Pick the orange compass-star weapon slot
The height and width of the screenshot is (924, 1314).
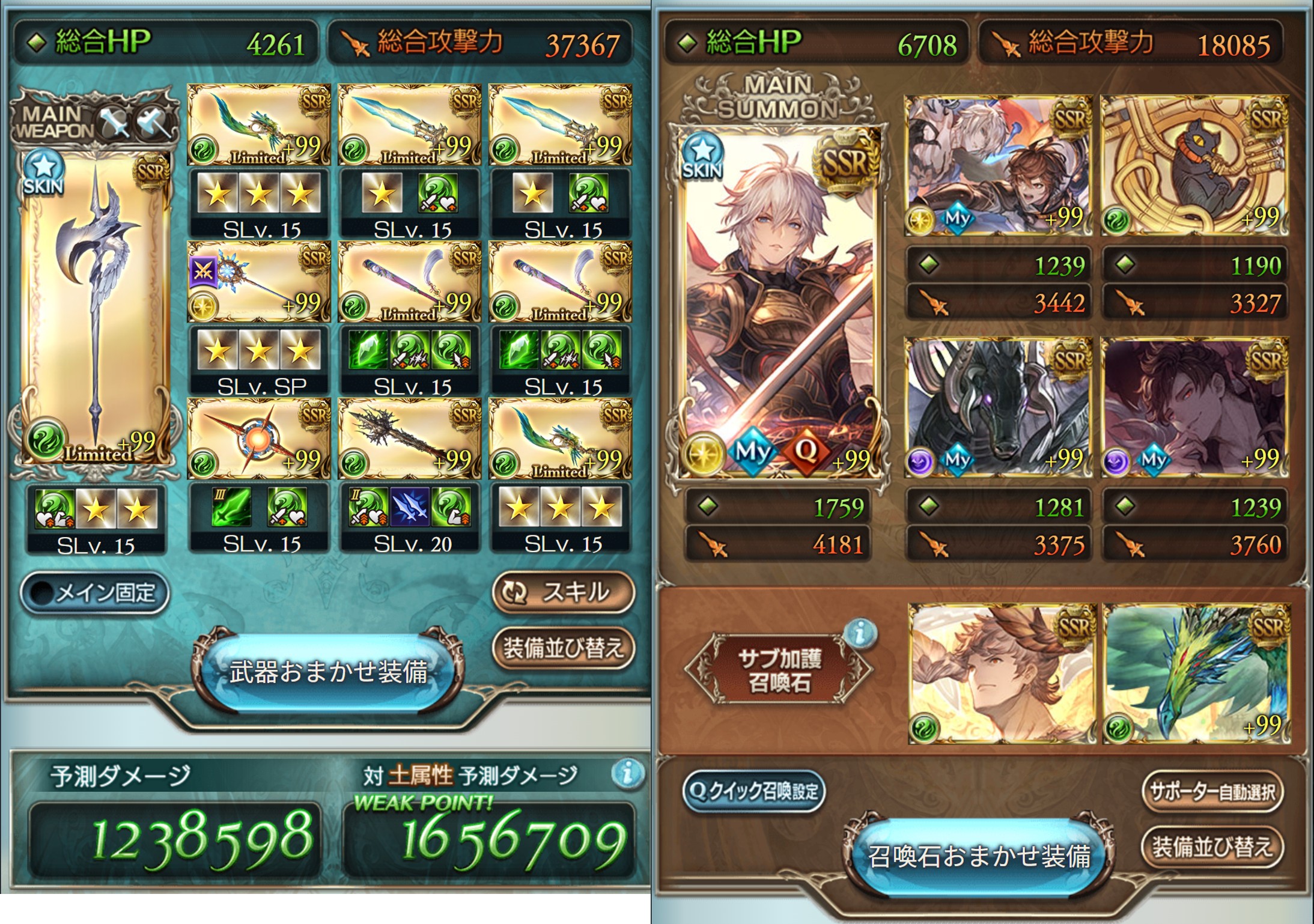pyautogui.click(x=259, y=438)
